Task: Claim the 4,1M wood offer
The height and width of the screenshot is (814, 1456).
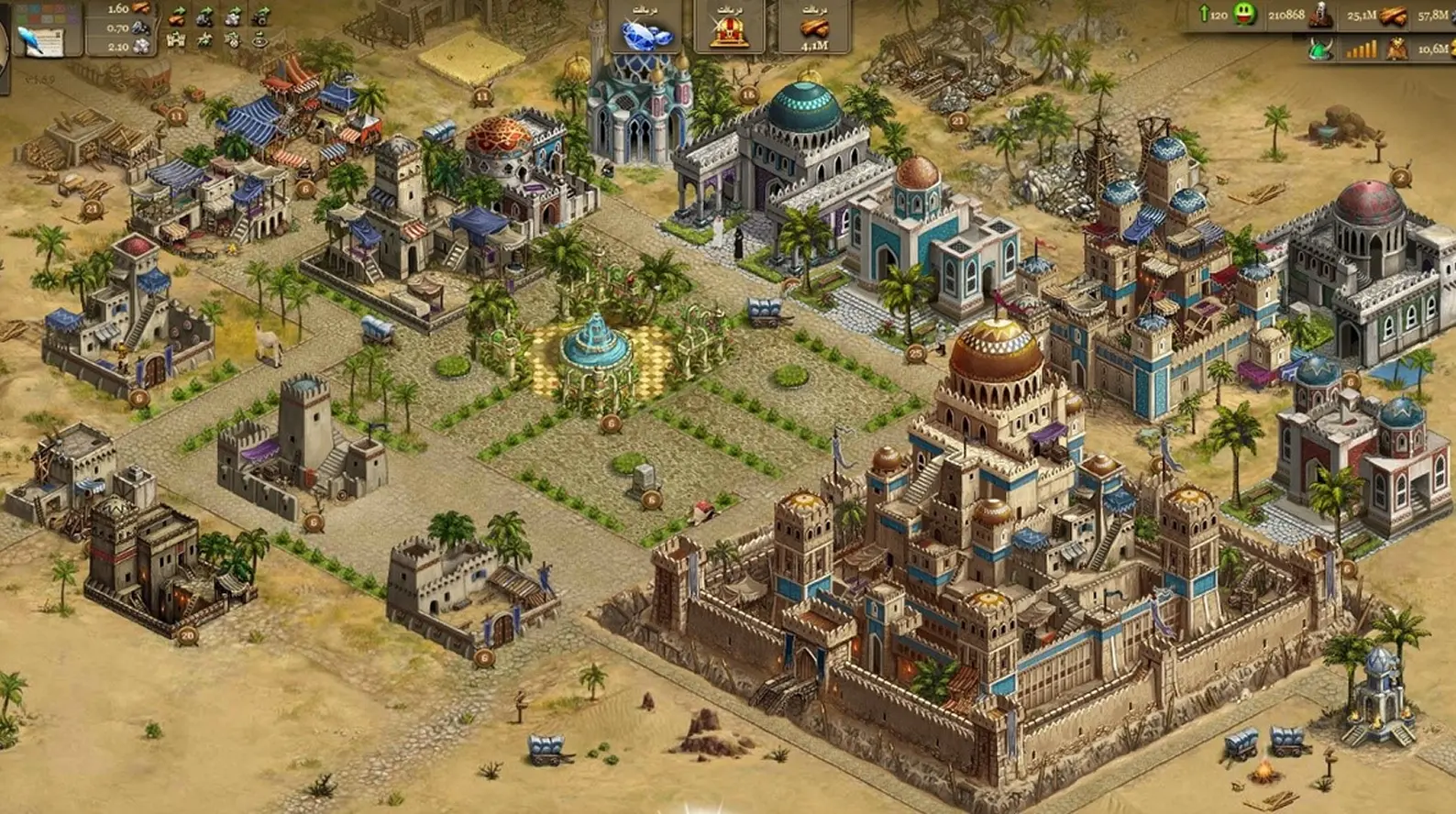Action: coord(813,29)
